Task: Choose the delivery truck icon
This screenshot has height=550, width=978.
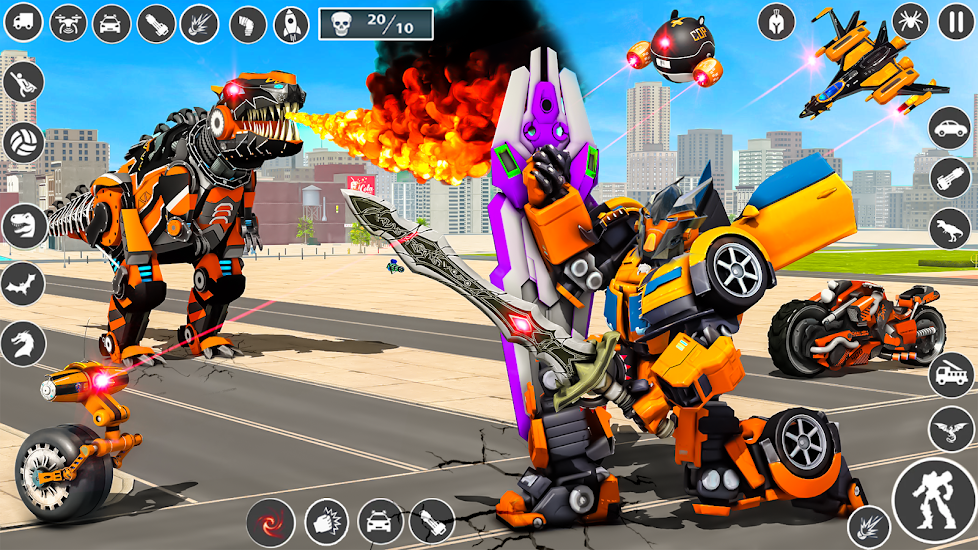Action: click(22, 22)
